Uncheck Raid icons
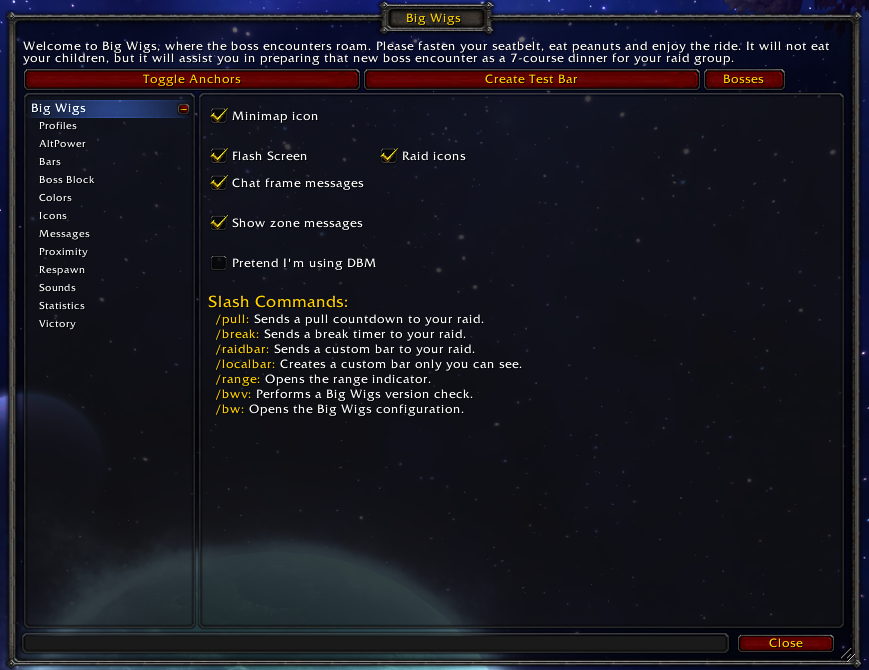 click(x=389, y=156)
